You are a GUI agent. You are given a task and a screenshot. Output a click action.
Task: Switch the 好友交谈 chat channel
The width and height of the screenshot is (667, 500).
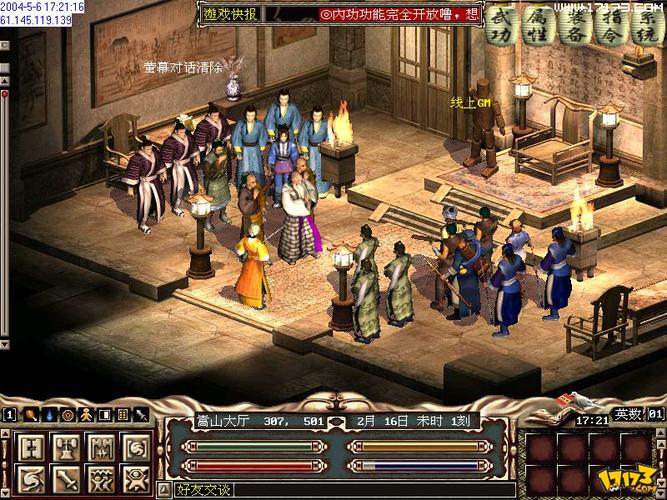click(203, 490)
